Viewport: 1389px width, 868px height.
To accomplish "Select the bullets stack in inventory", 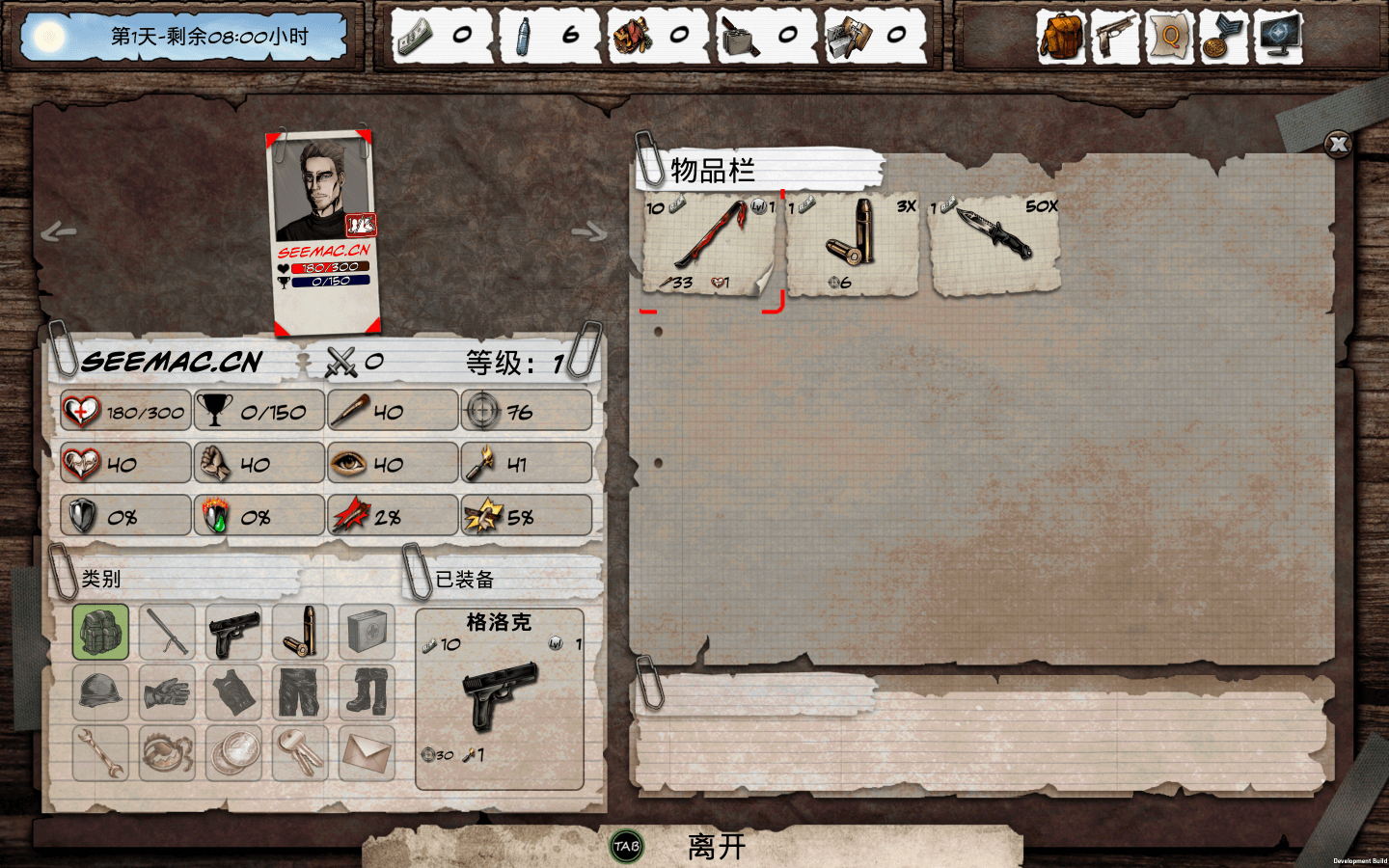I will (852, 245).
